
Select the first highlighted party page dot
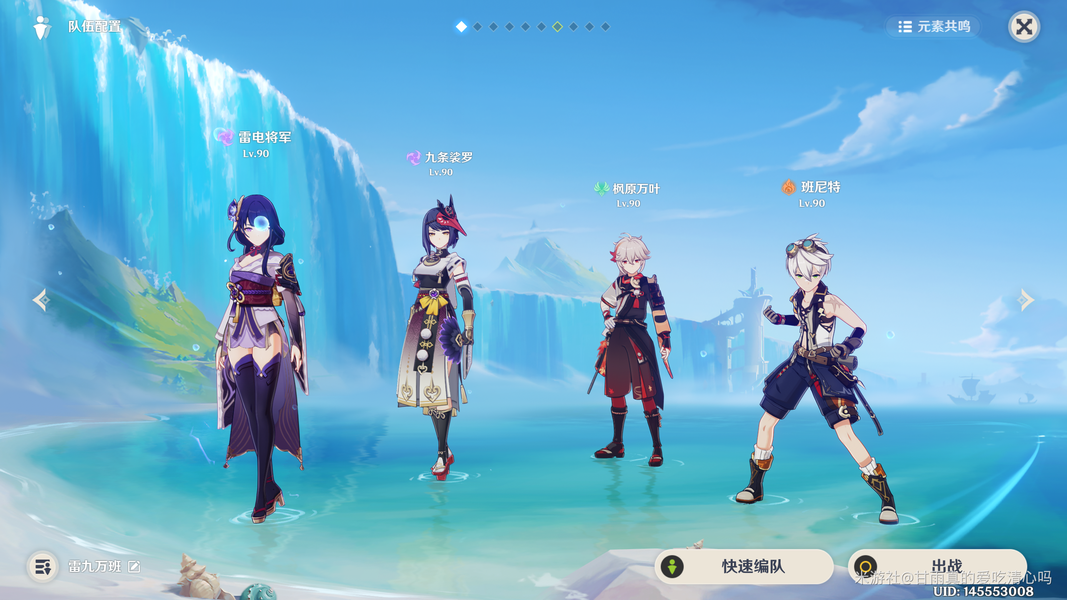(461, 27)
